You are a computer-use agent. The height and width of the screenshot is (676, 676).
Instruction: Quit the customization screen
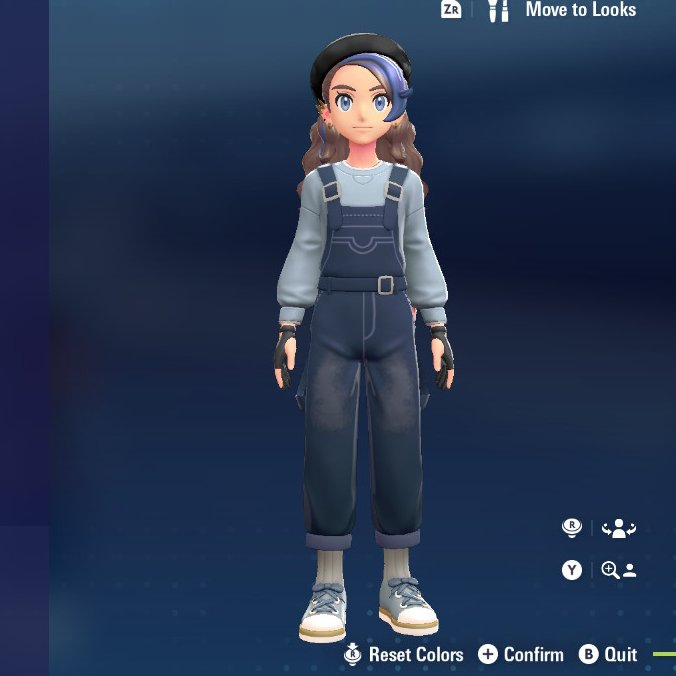click(x=620, y=655)
